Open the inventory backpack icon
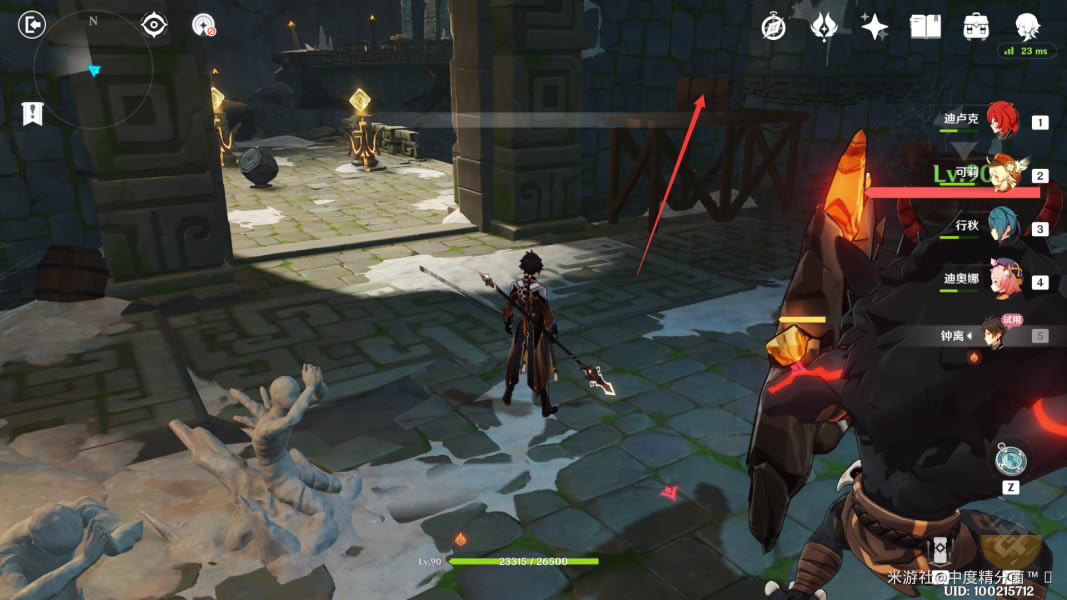 pos(976,27)
